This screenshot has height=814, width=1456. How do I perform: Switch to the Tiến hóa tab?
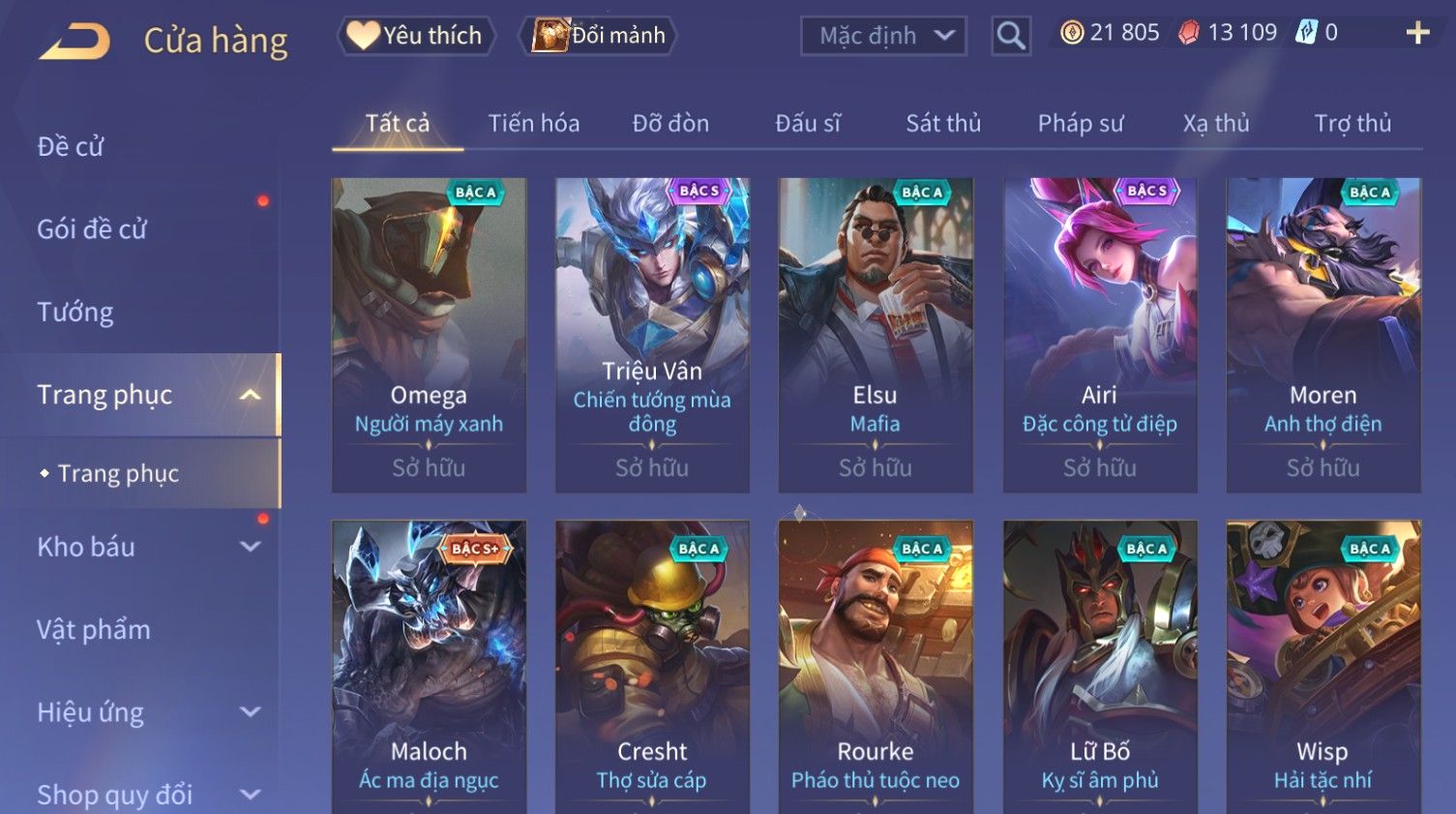(533, 123)
